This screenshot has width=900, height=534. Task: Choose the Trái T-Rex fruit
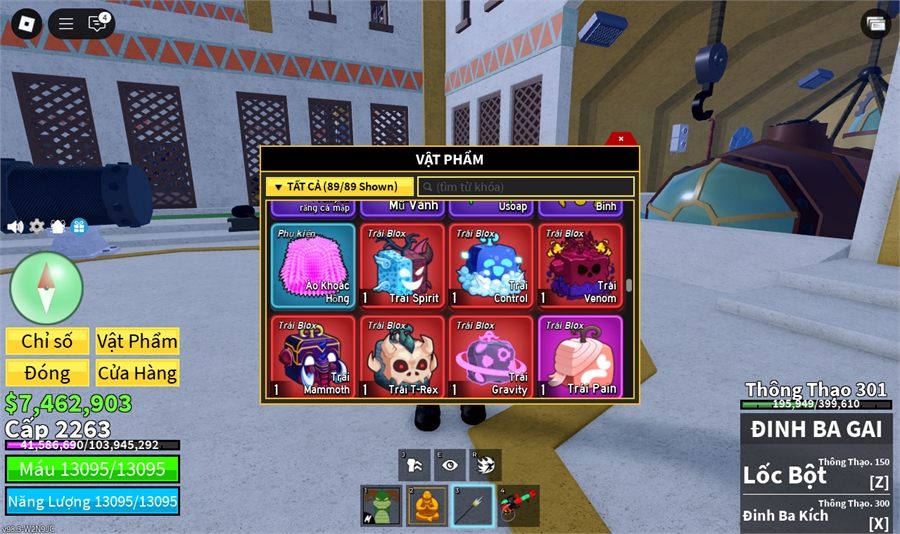point(402,356)
